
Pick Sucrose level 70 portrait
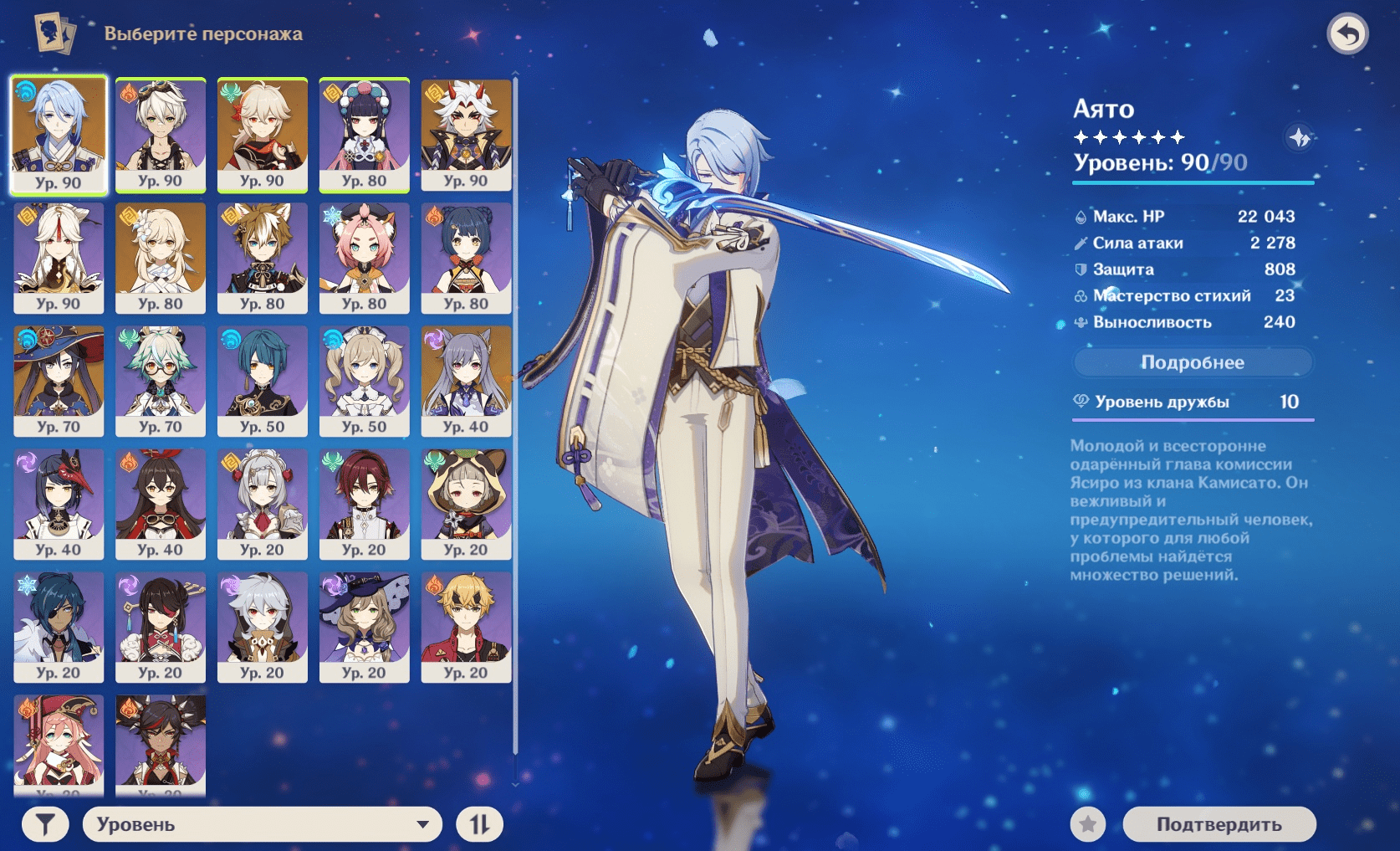(161, 381)
